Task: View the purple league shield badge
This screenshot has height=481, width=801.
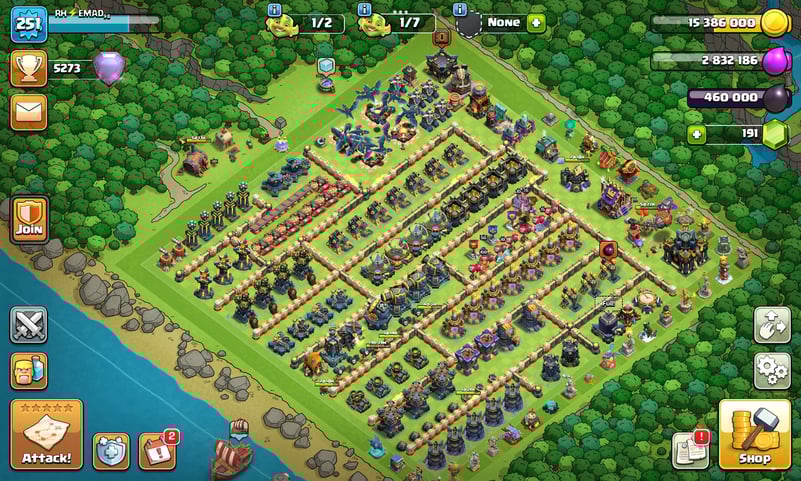Action: pos(109,68)
